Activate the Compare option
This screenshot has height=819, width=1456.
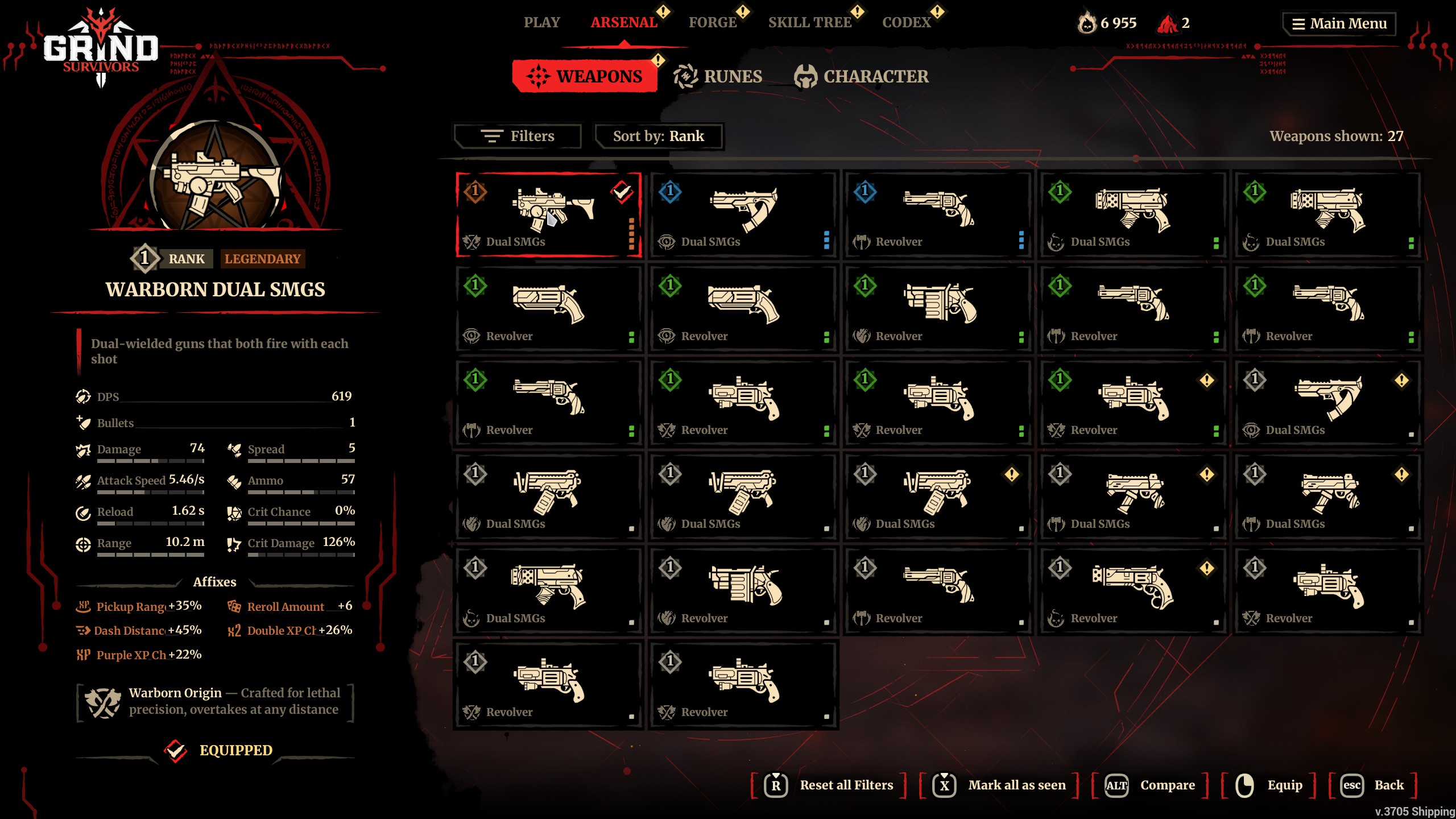click(x=1149, y=785)
